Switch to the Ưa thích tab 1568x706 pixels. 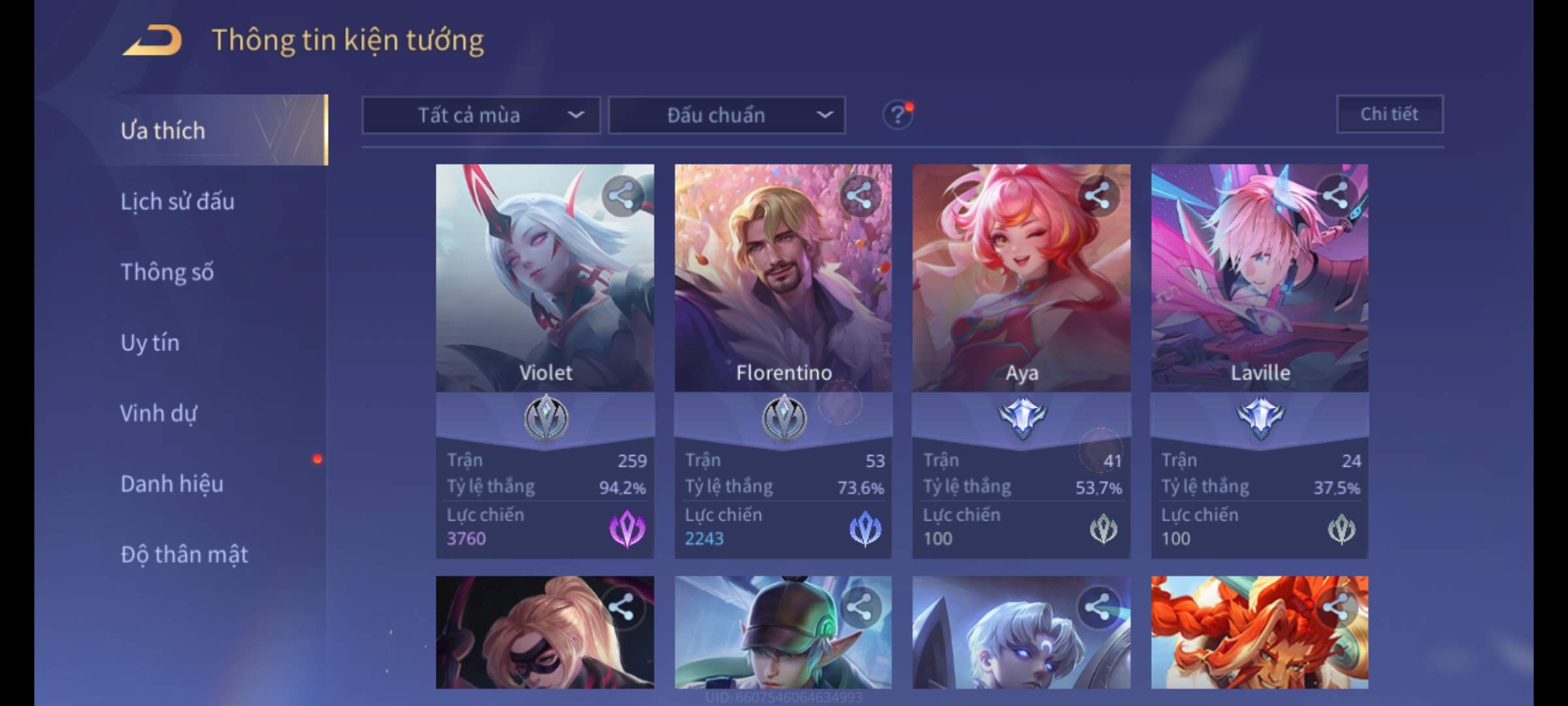[x=163, y=131]
